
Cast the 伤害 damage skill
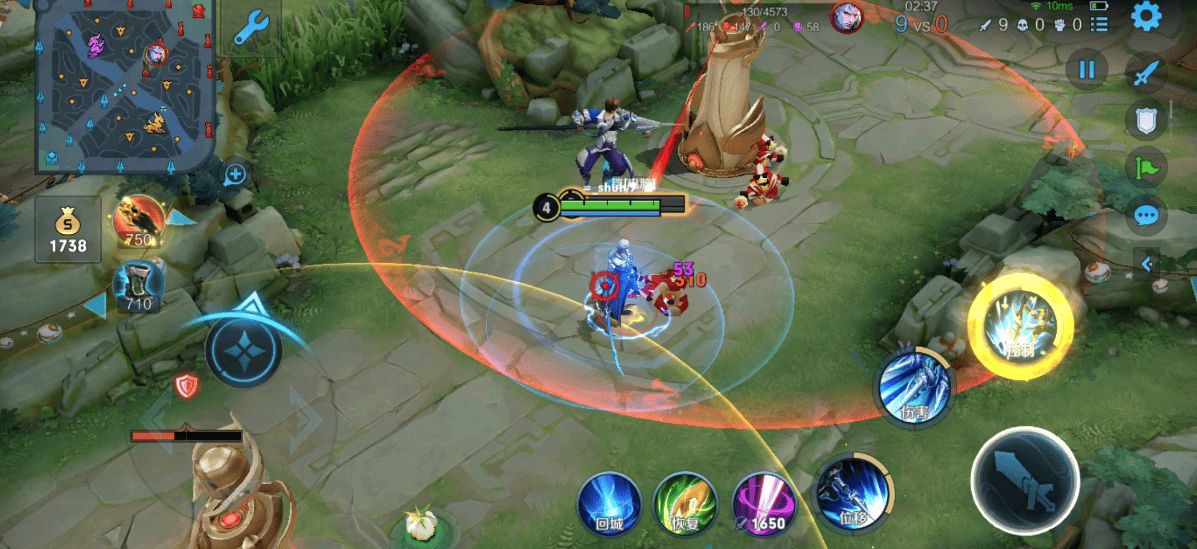coord(913,388)
